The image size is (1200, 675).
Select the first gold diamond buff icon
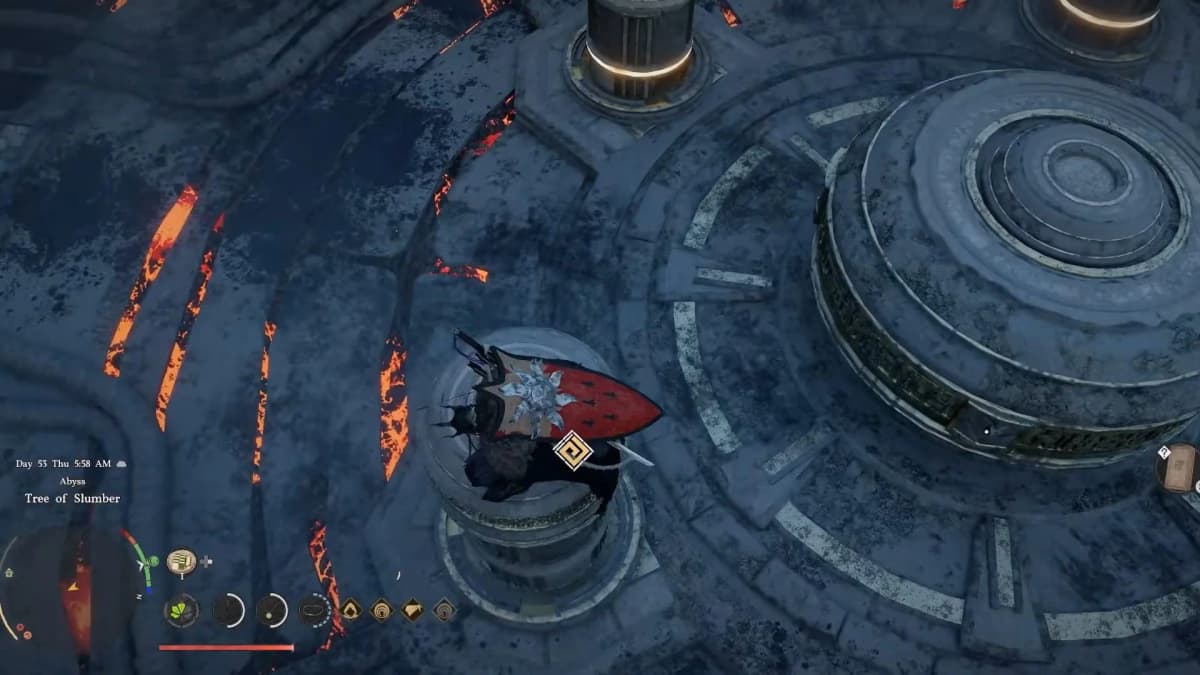[x=351, y=610]
